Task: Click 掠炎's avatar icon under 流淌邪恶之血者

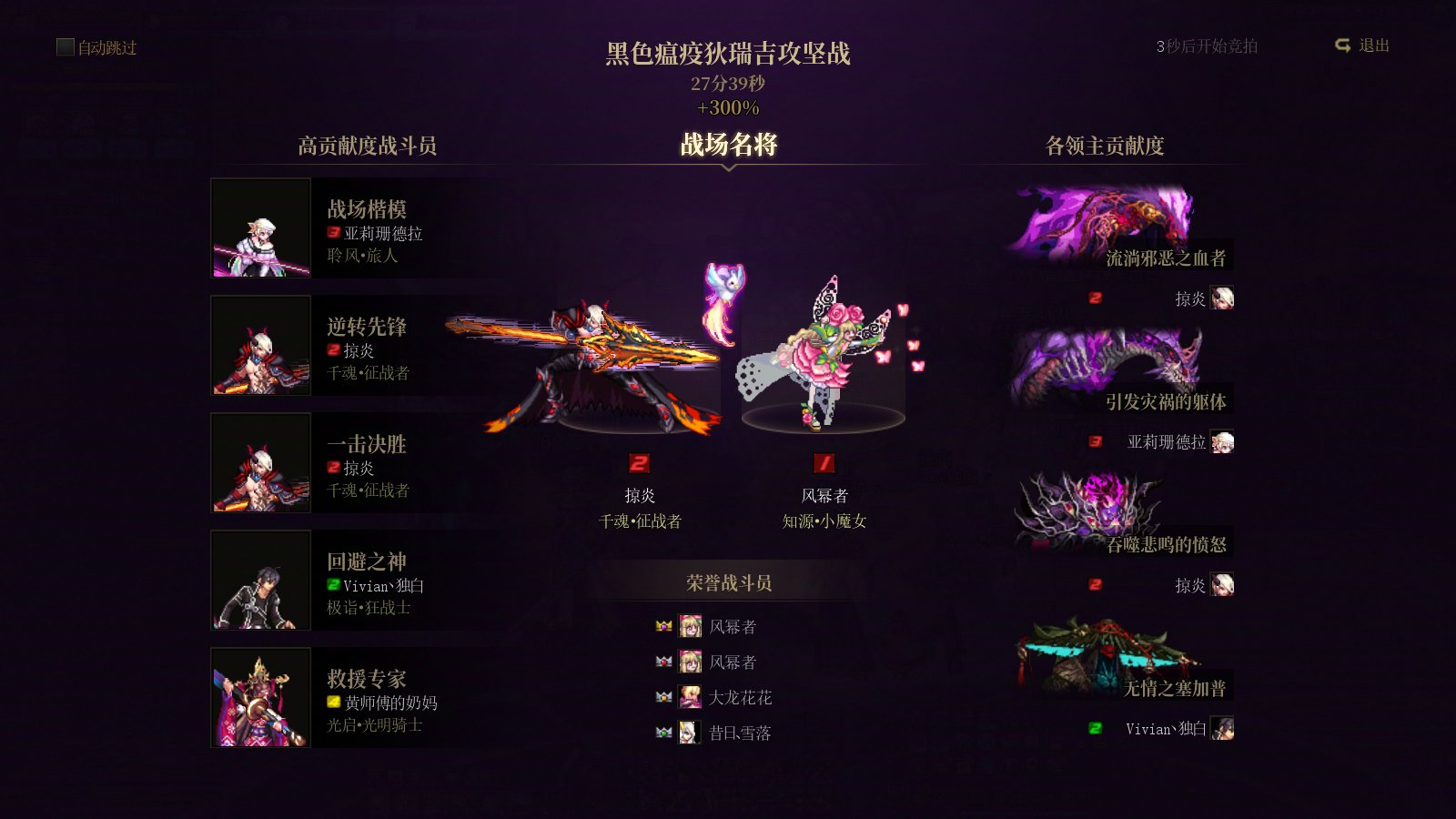Action: click(x=1224, y=299)
